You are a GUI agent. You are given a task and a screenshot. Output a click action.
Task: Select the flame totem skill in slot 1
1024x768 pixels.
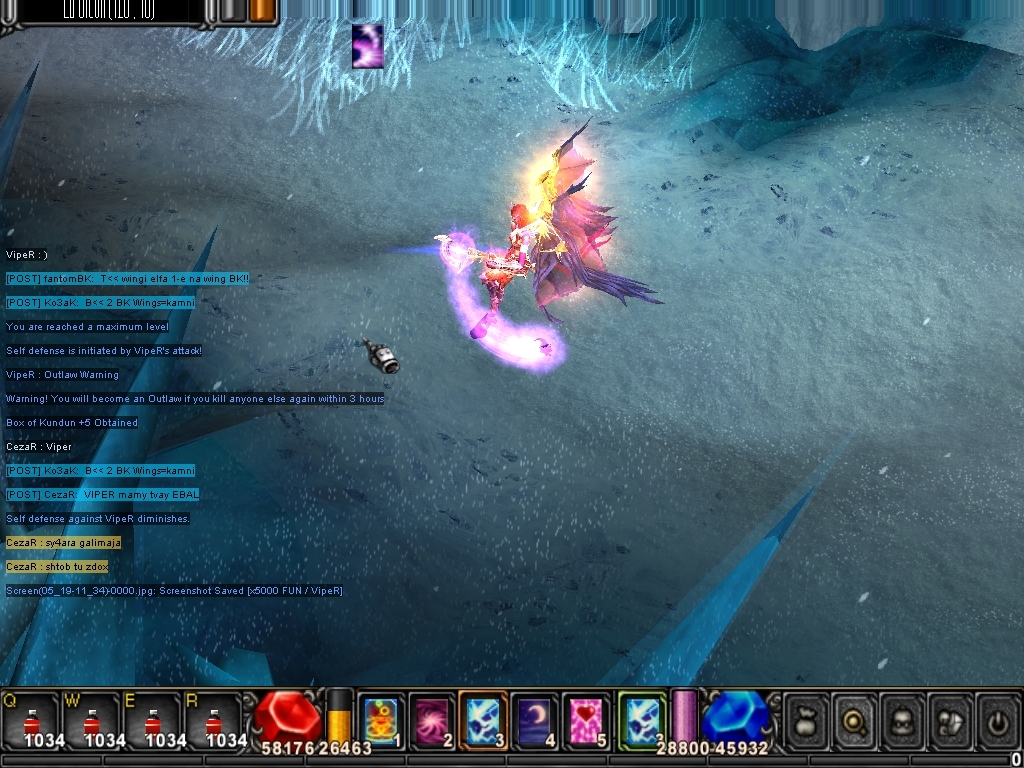click(380, 720)
